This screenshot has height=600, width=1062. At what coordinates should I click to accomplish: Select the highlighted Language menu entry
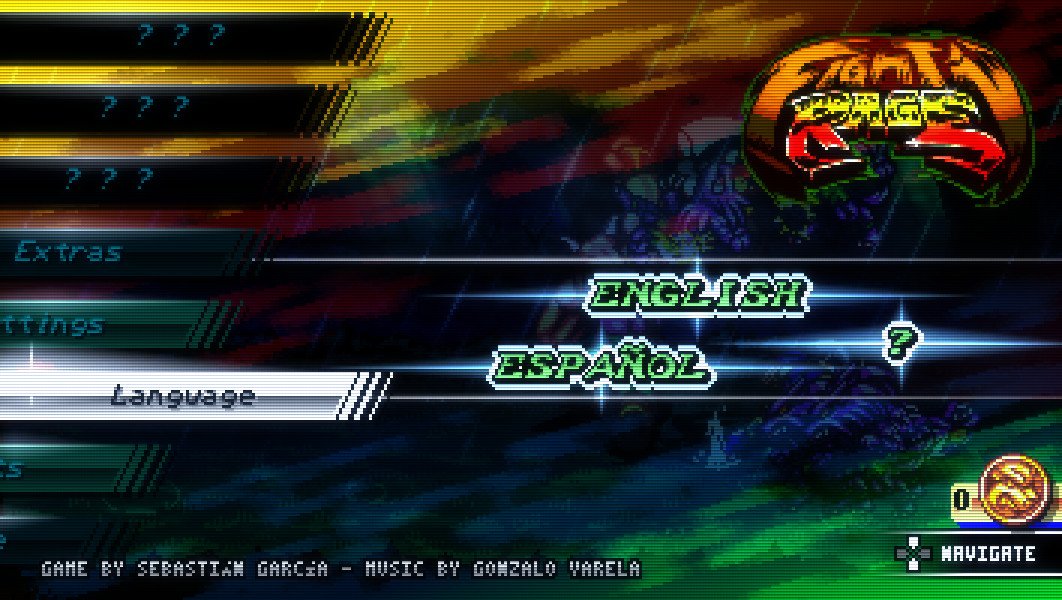coord(182,396)
